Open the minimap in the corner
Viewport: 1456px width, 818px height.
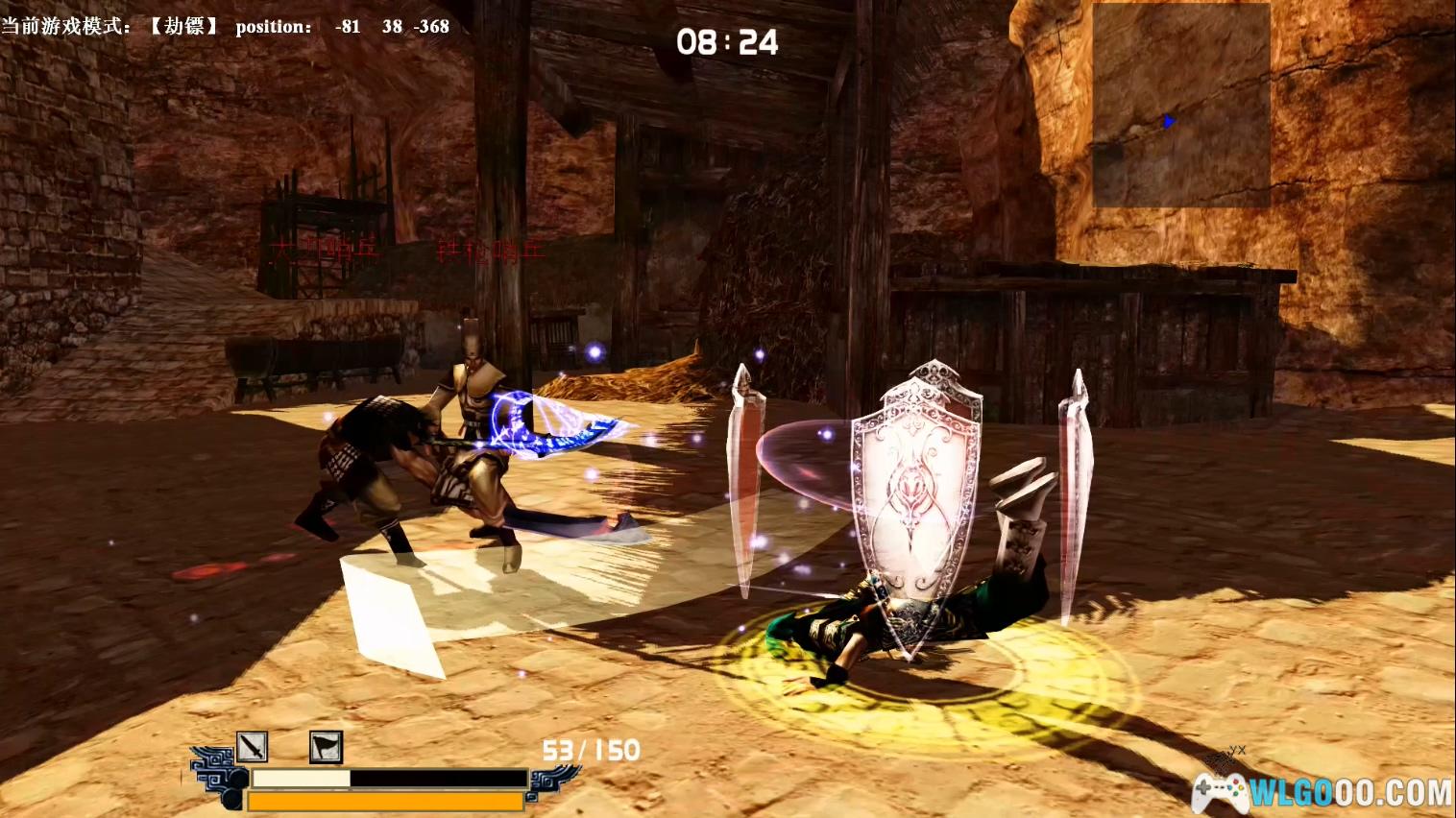tap(1180, 104)
